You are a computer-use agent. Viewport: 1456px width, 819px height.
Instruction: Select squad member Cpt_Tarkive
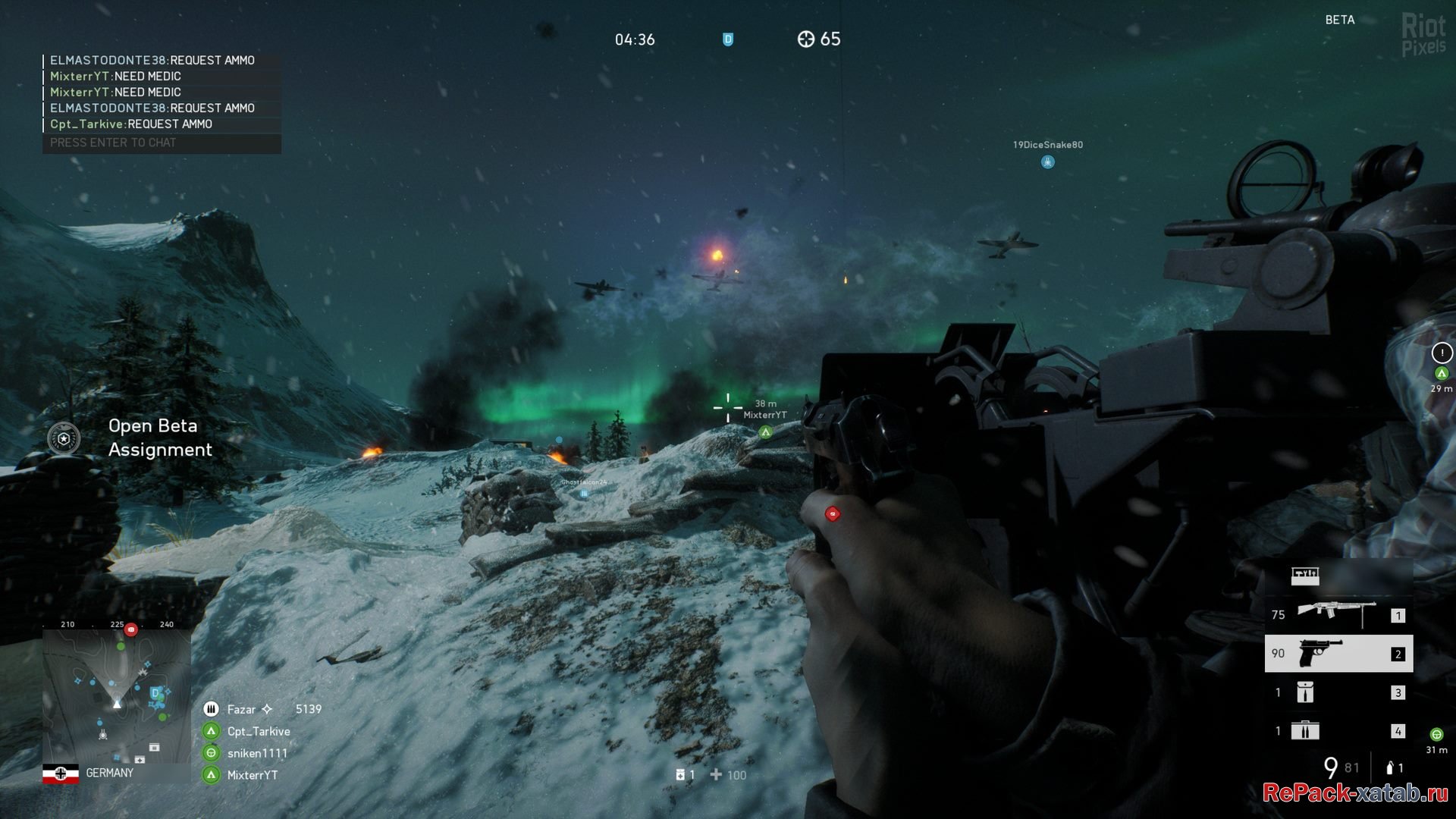tap(259, 731)
